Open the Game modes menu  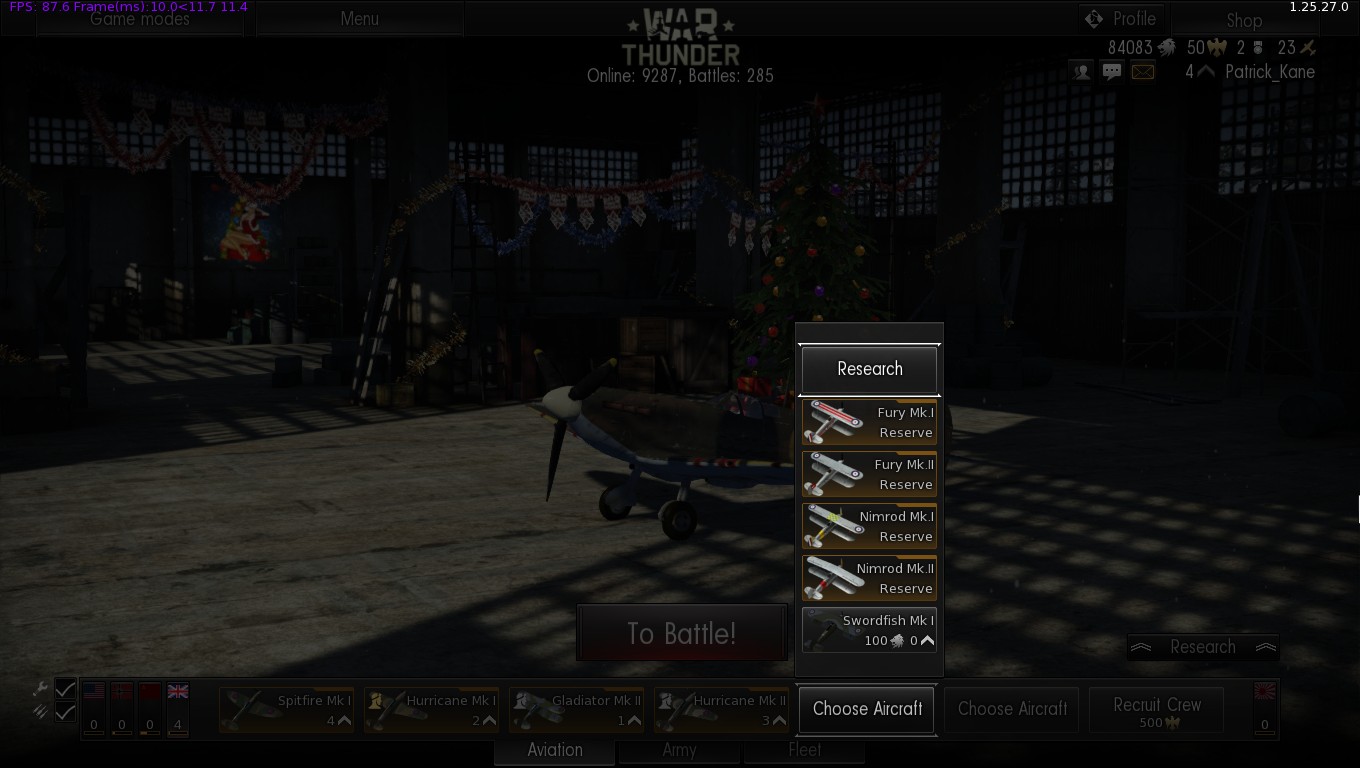140,19
